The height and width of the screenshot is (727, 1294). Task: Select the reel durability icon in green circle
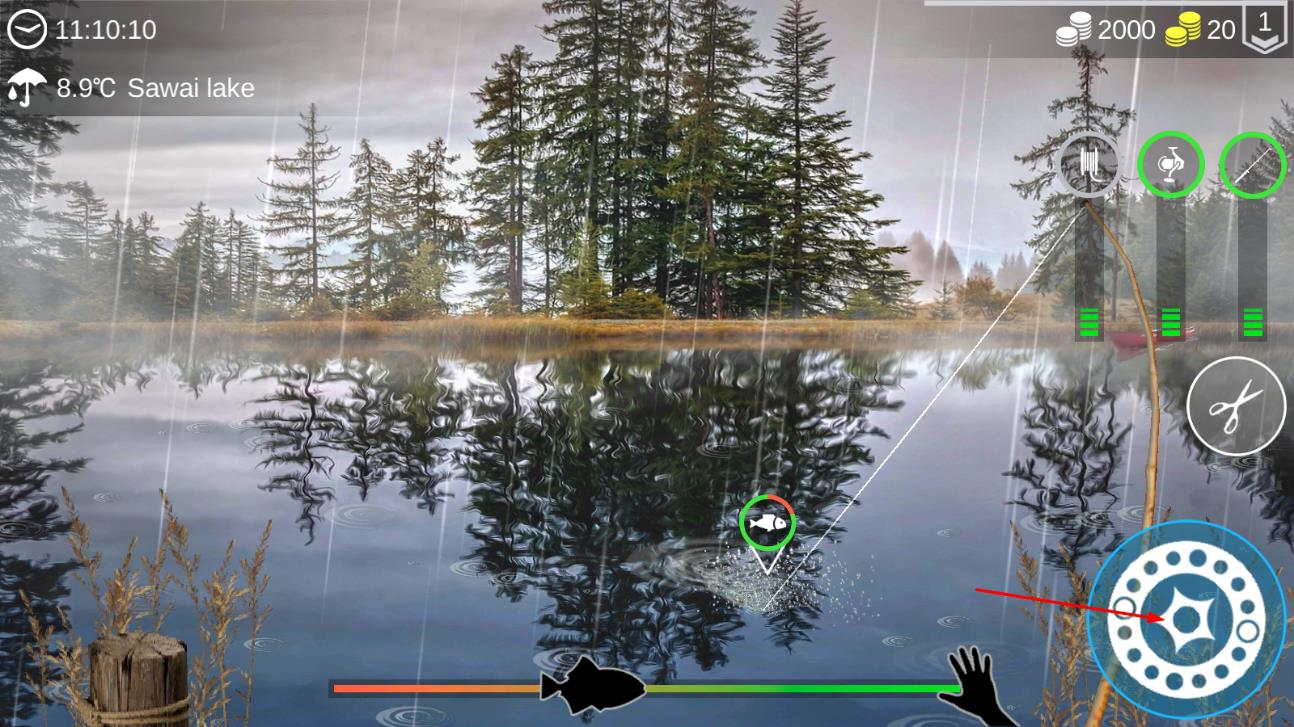(x=1170, y=163)
